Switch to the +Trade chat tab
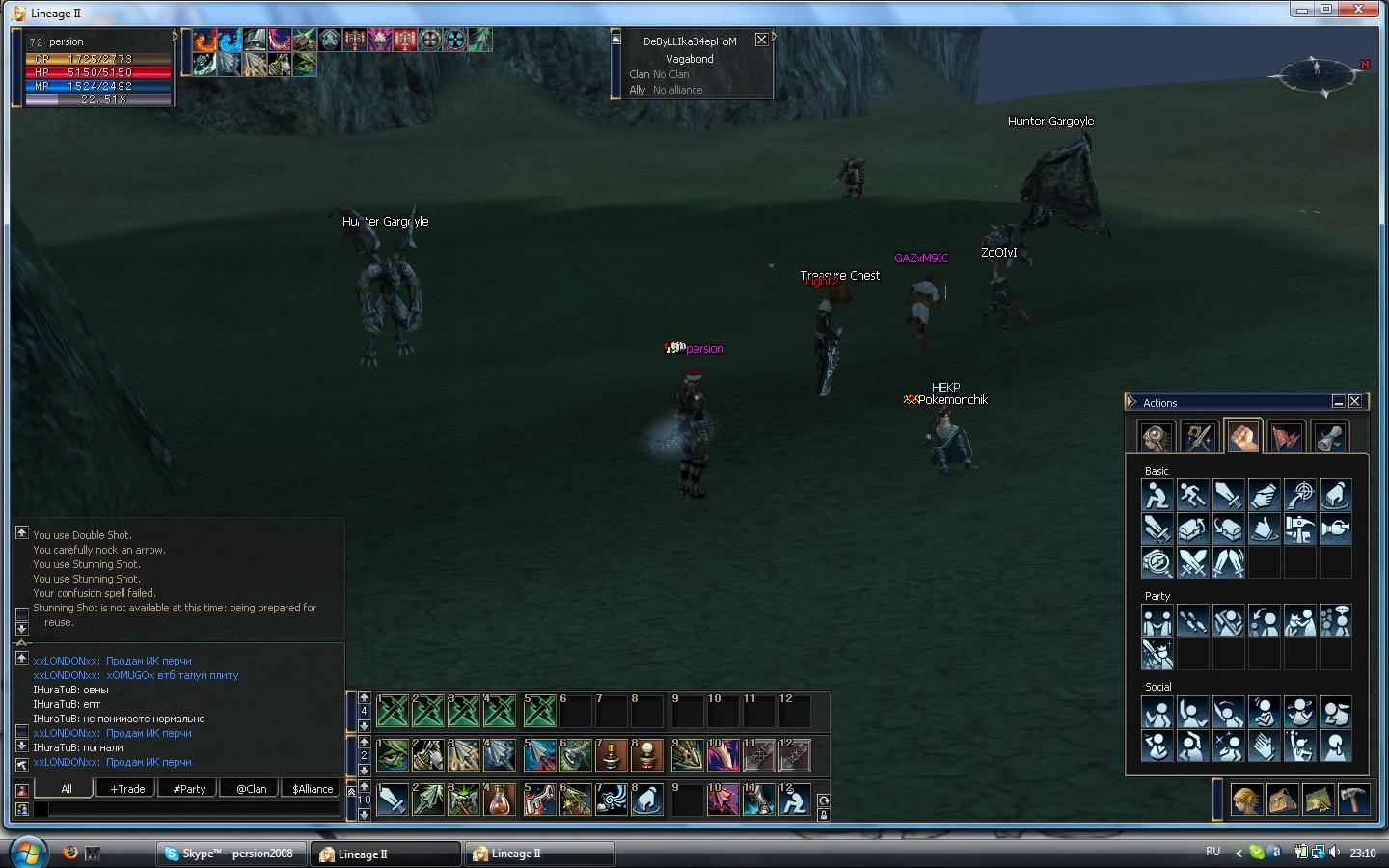This screenshot has height=868, width=1389. tap(127, 788)
